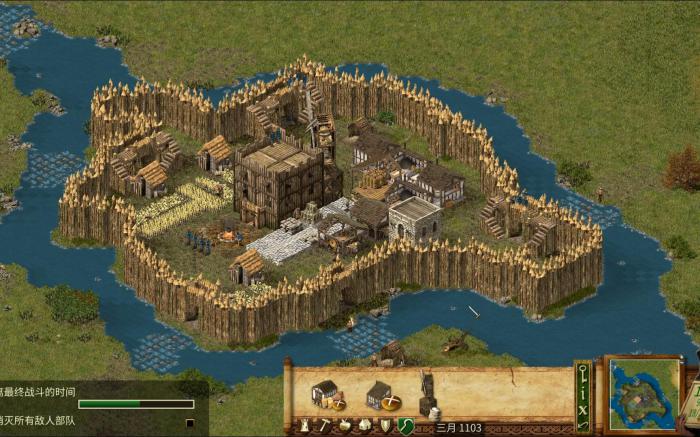Show the house town buildings category
Image resolution: width=700 pixels, height=437 pixels.
click(365, 427)
